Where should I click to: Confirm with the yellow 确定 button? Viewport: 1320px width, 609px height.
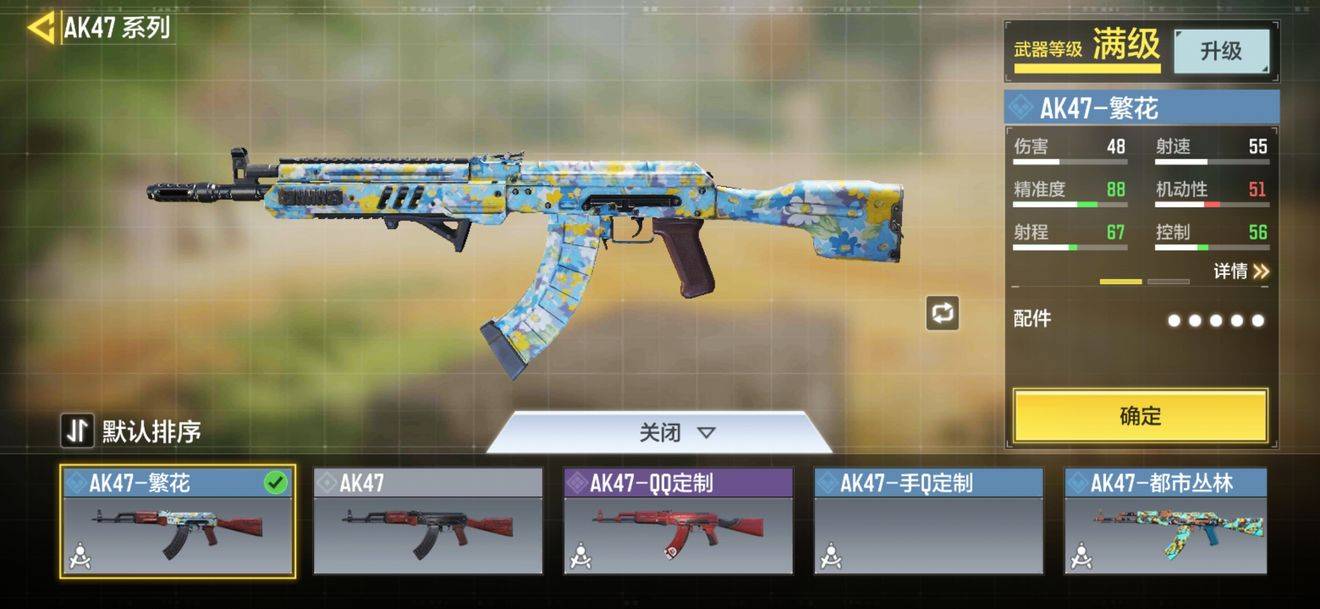tap(1140, 416)
